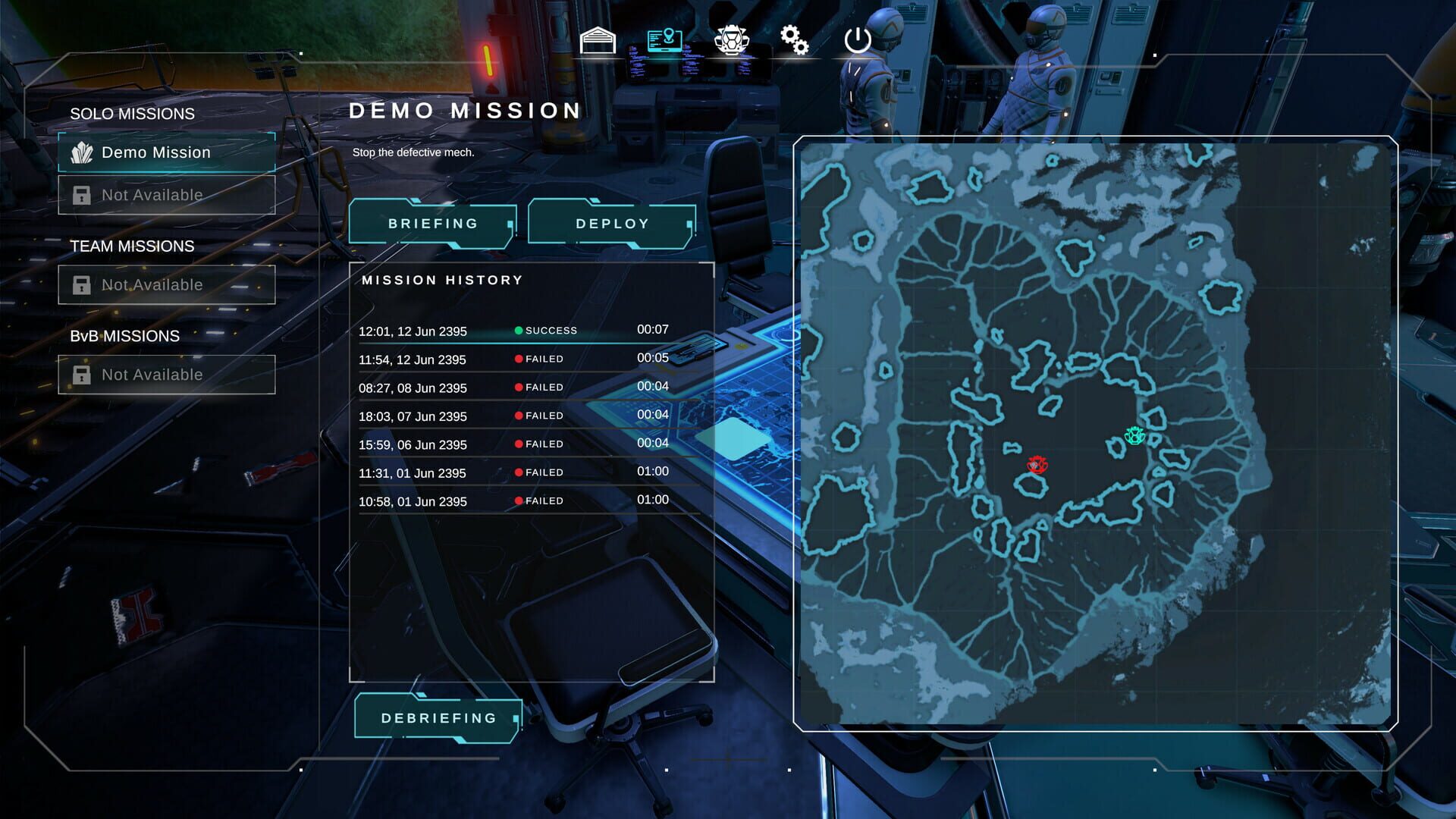Select the Demo Mission entry
The image size is (1456, 819).
pyautogui.click(x=156, y=152)
